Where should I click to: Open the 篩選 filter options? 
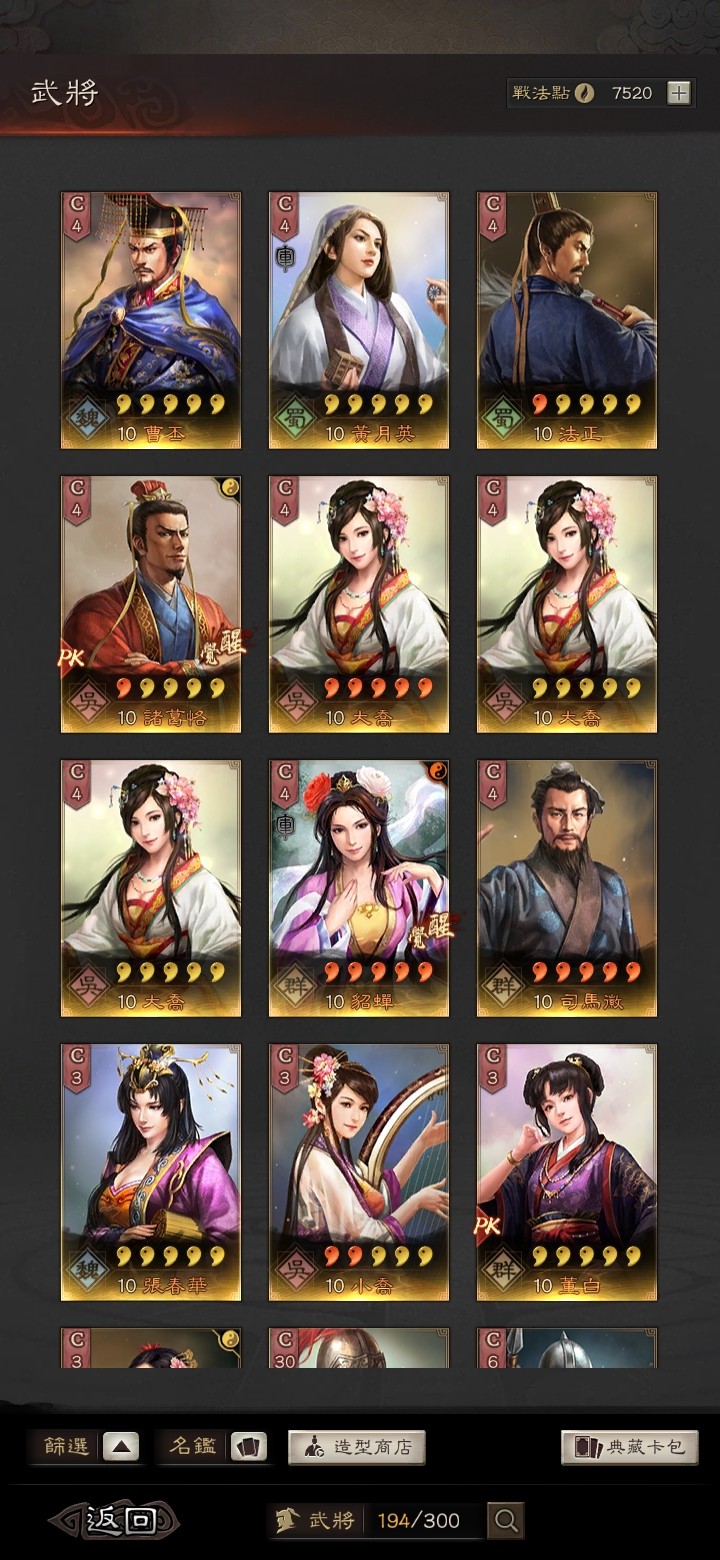88,1446
